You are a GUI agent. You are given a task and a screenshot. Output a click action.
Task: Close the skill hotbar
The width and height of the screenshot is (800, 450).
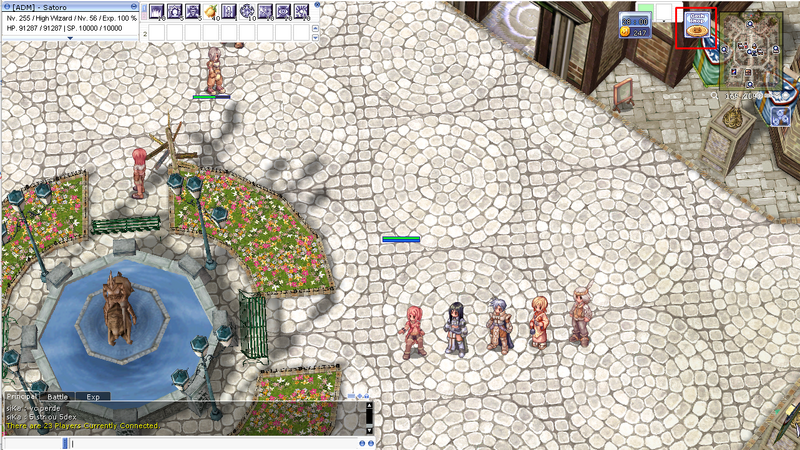pyautogui.click(x=317, y=5)
